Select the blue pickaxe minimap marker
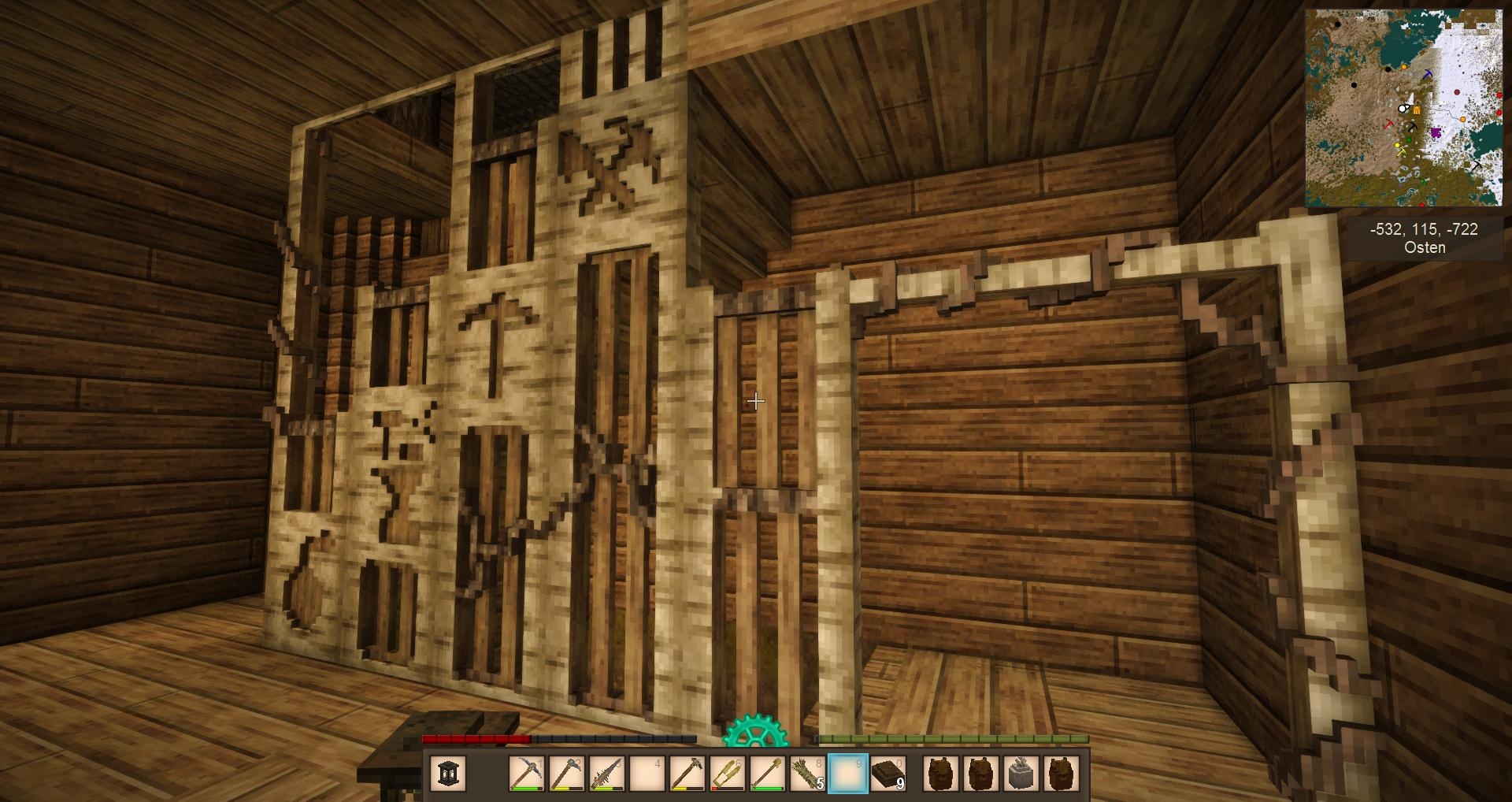The image size is (1512, 802). click(x=1428, y=74)
